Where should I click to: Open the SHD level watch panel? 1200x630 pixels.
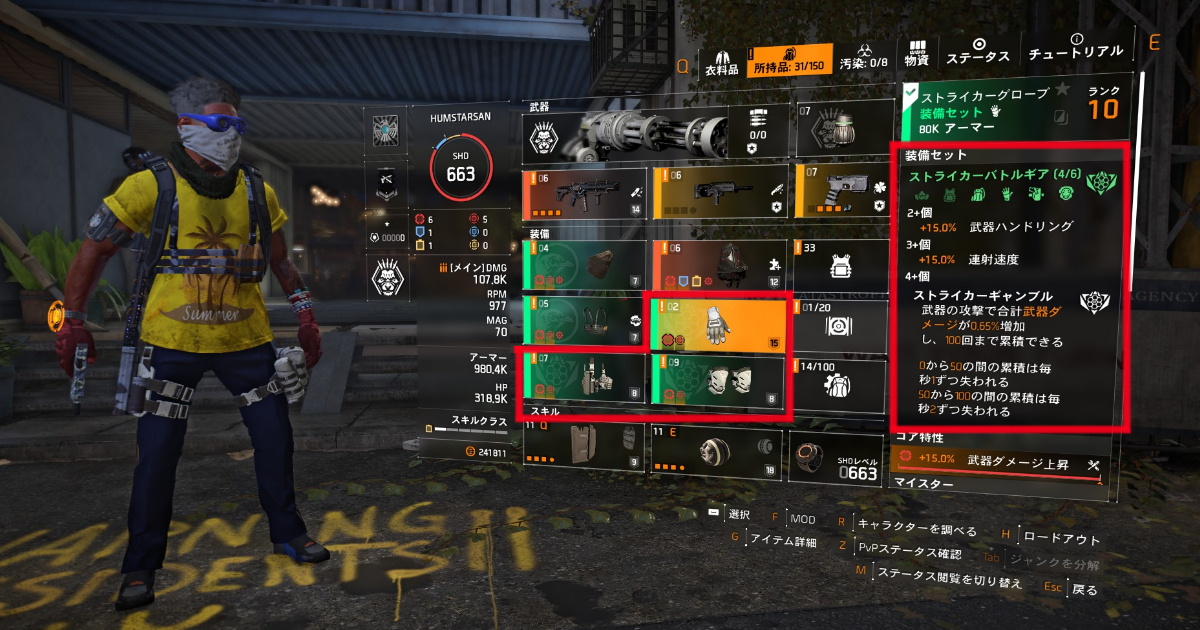click(836, 458)
